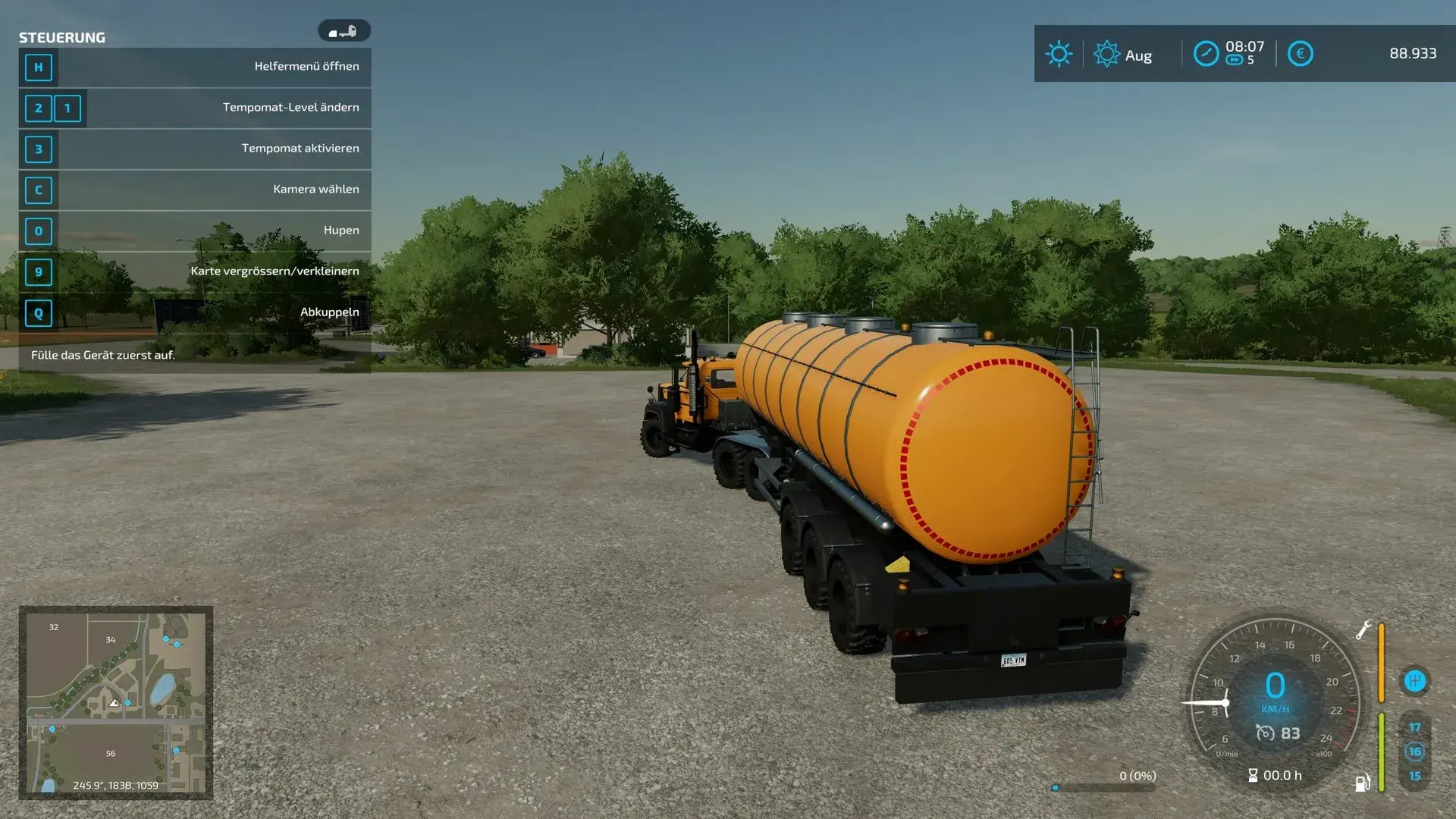Select the 'Tempomat-Level ändern' row
This screenshot has width=1456, height=819.
coord(195,108)
